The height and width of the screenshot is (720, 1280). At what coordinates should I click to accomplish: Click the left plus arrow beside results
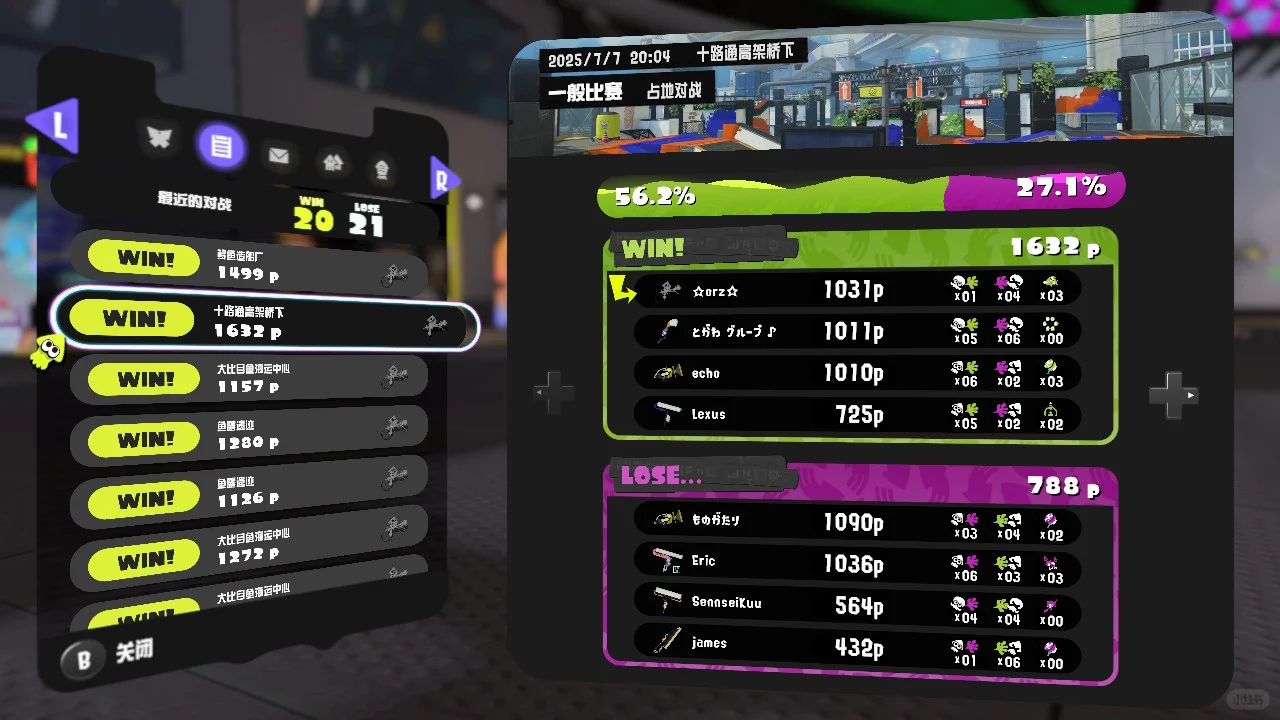(554, 392)
